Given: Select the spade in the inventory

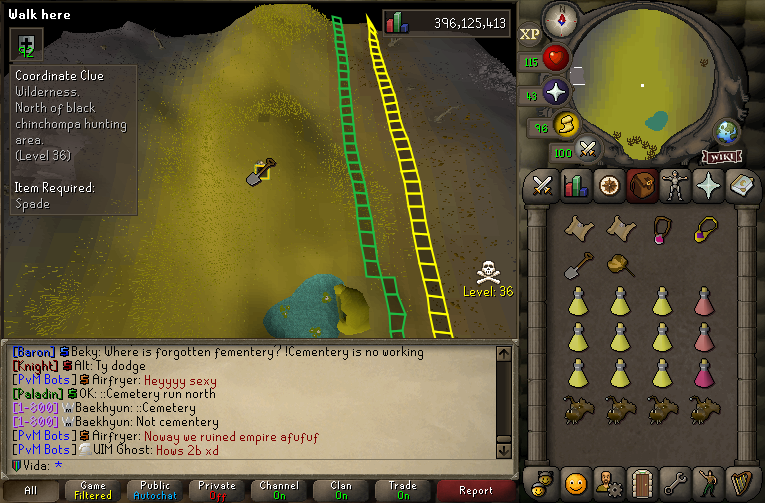Looking at the screenshot, I should (x=578, y=265).
